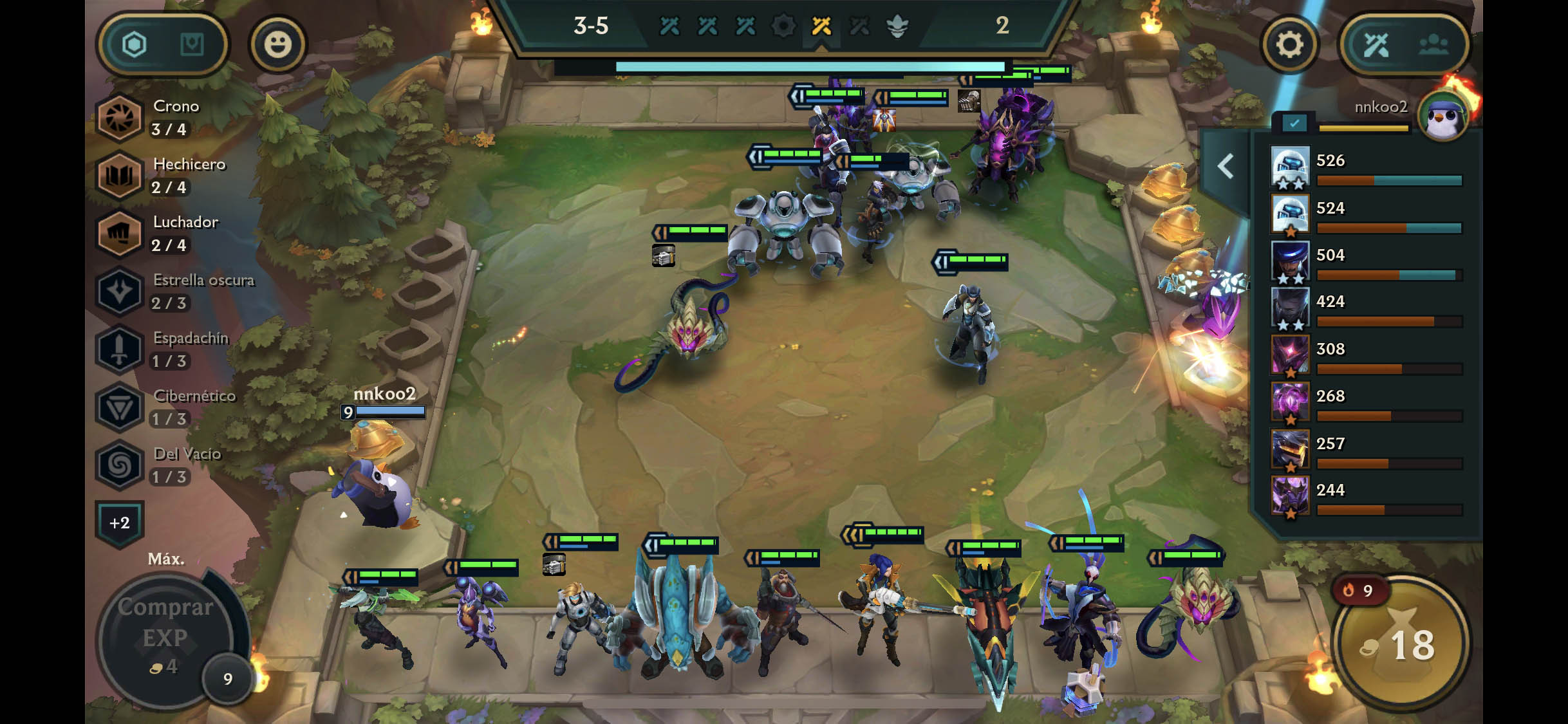Screen dimensions: 1568x724
Task: Show the Estrella oscura trait details
Action: point(120,292)
